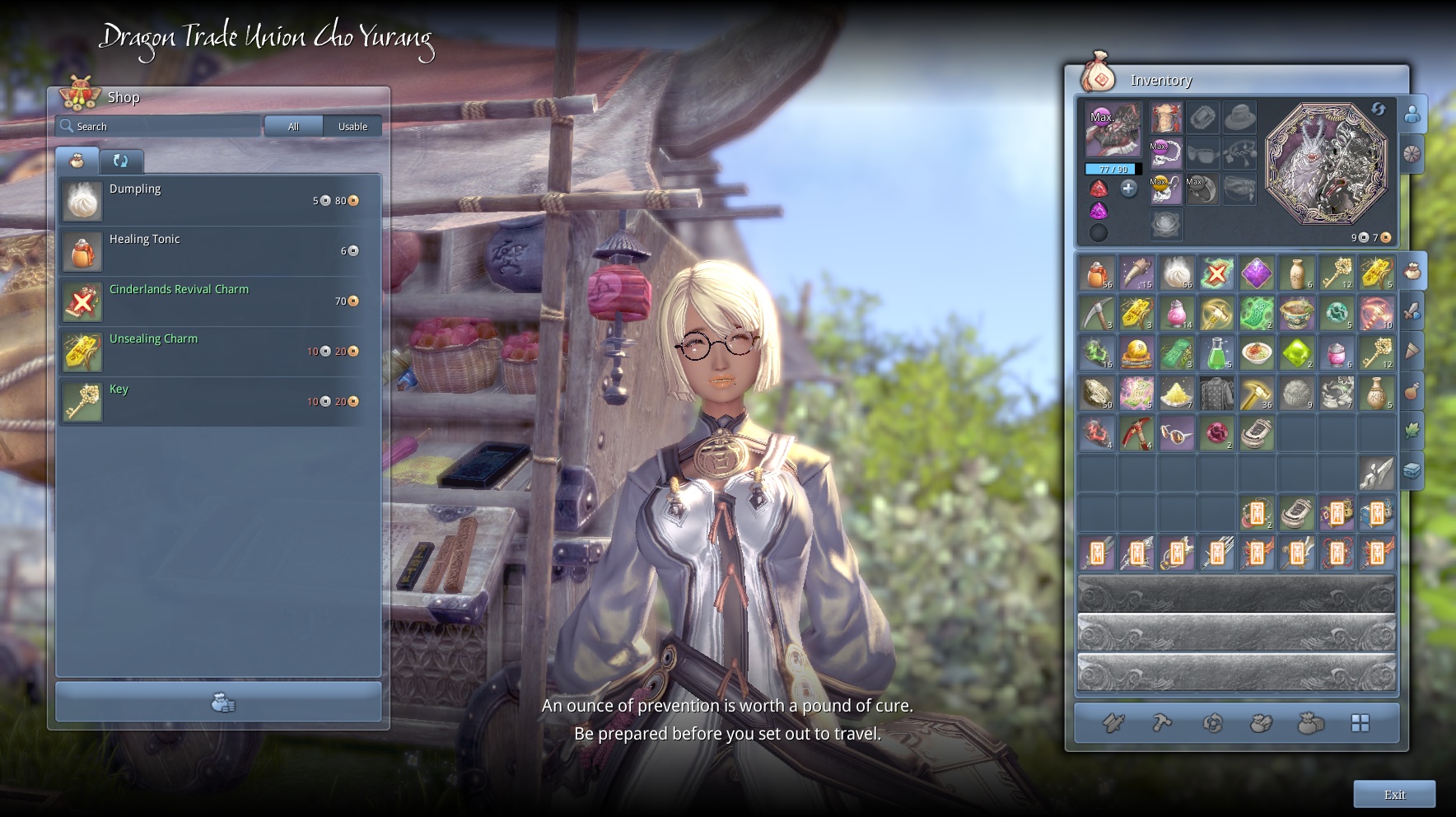Screen dimensions: 1456x817
Task: Buy the Dumpling from the shop list
Action: (219, 201)
